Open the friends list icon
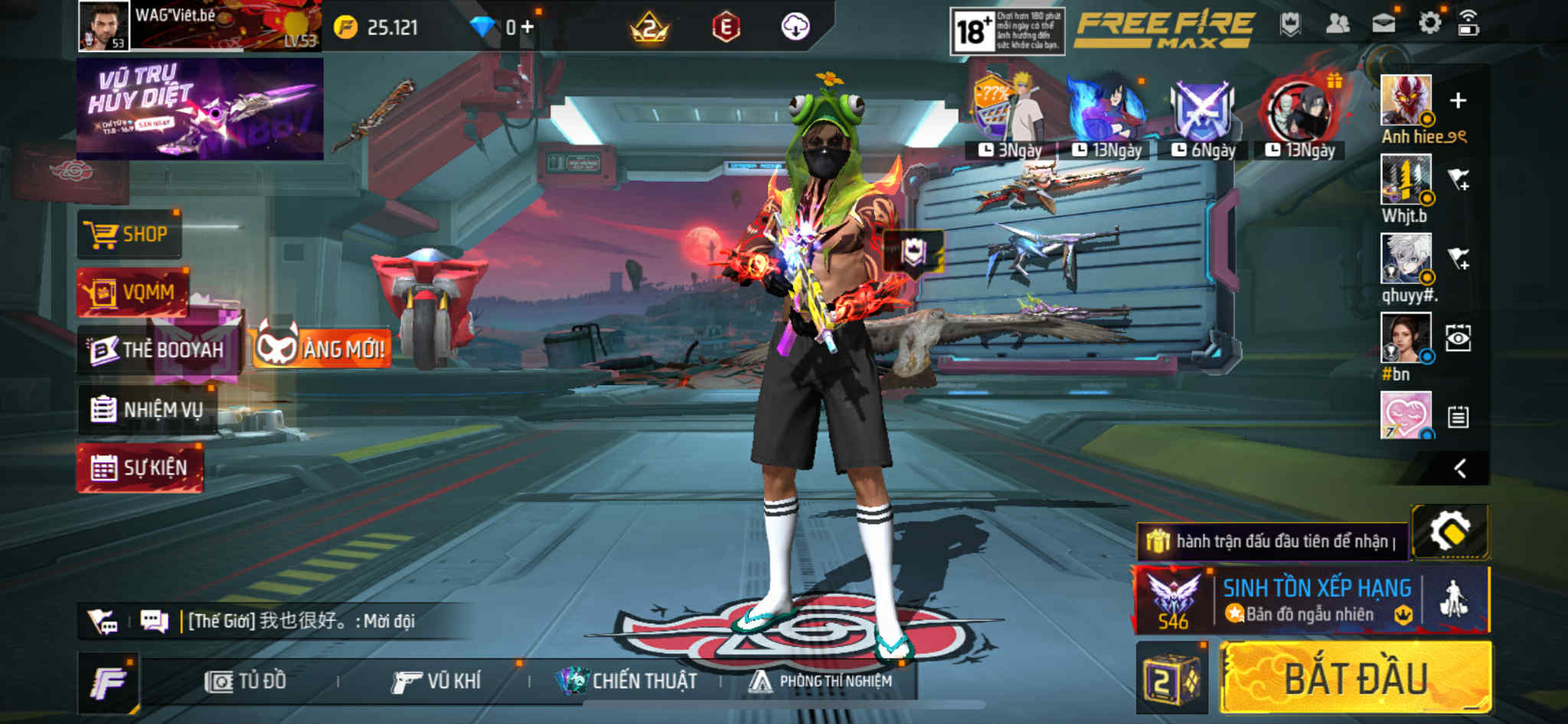Viewport: 1568px width, 724px height. coord(1337,24)
